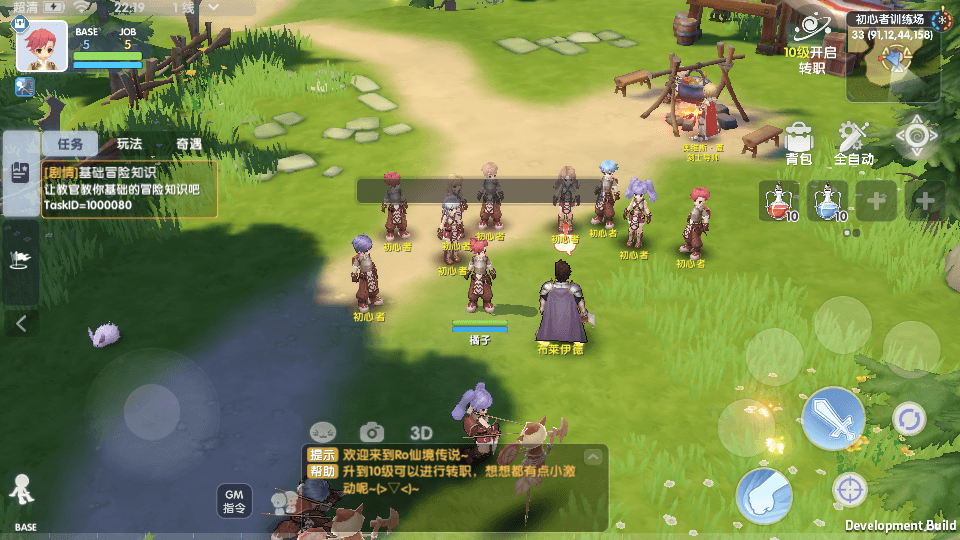960x540 pixels.
Task: Select the 基础冒险知识 quest entry
Action: pos(129,189)
